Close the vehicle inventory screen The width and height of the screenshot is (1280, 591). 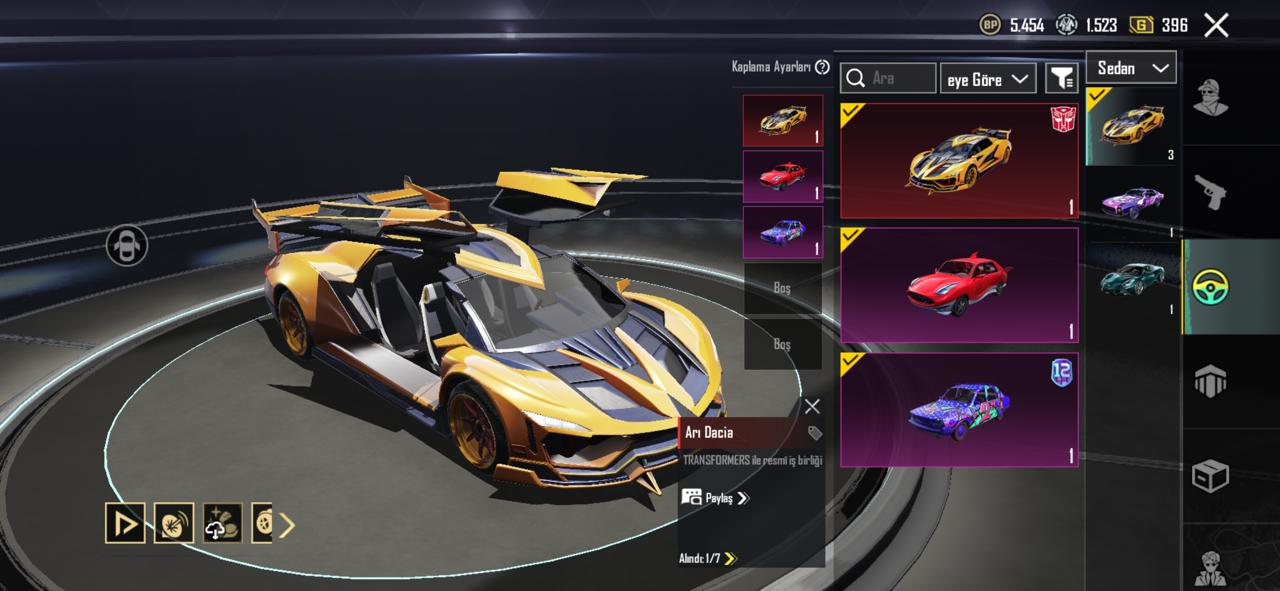click(x=1216, y=25)
